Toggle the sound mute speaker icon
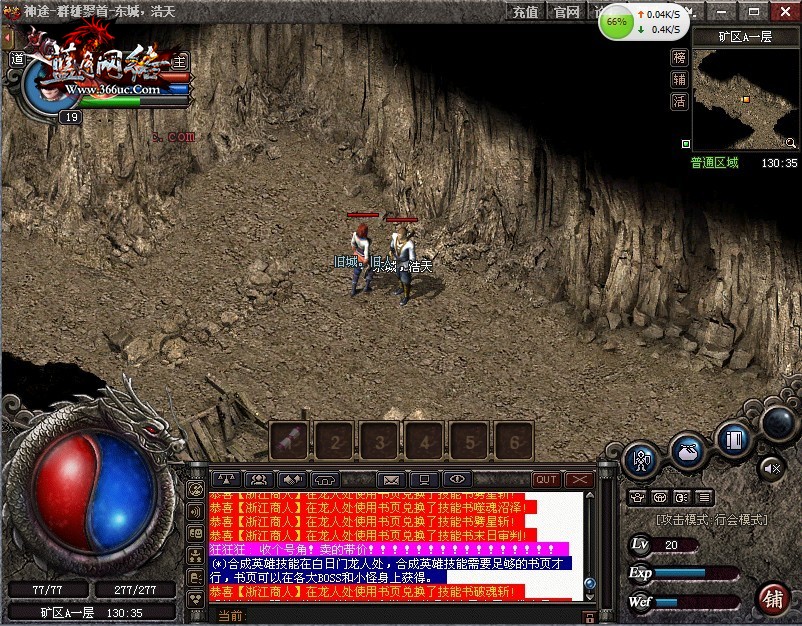The height and width of the screenshot is (626, 802). (x=771, y=466)
